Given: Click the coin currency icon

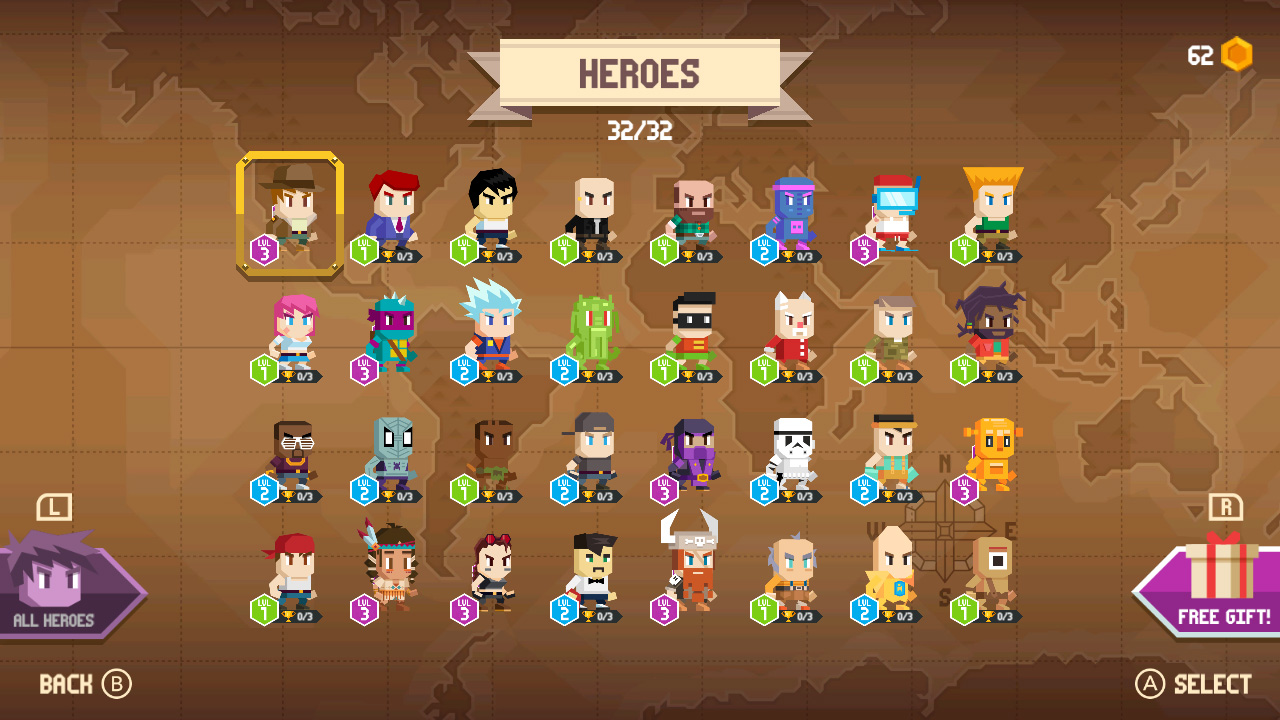Looking at the screenshot, I should pos(1237,55).
